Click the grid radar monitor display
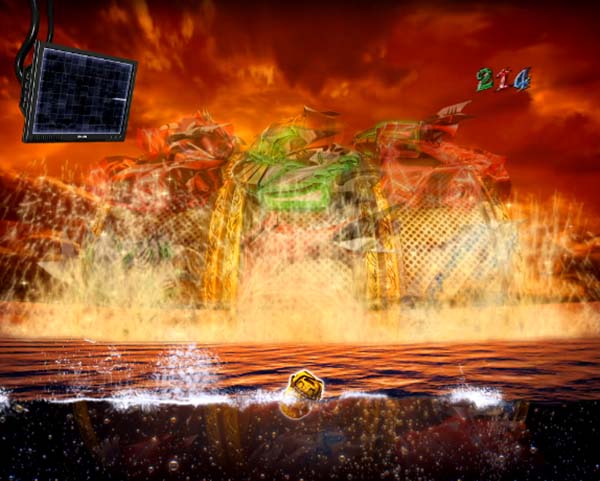 pyautogui.click(x=79, y=92)
